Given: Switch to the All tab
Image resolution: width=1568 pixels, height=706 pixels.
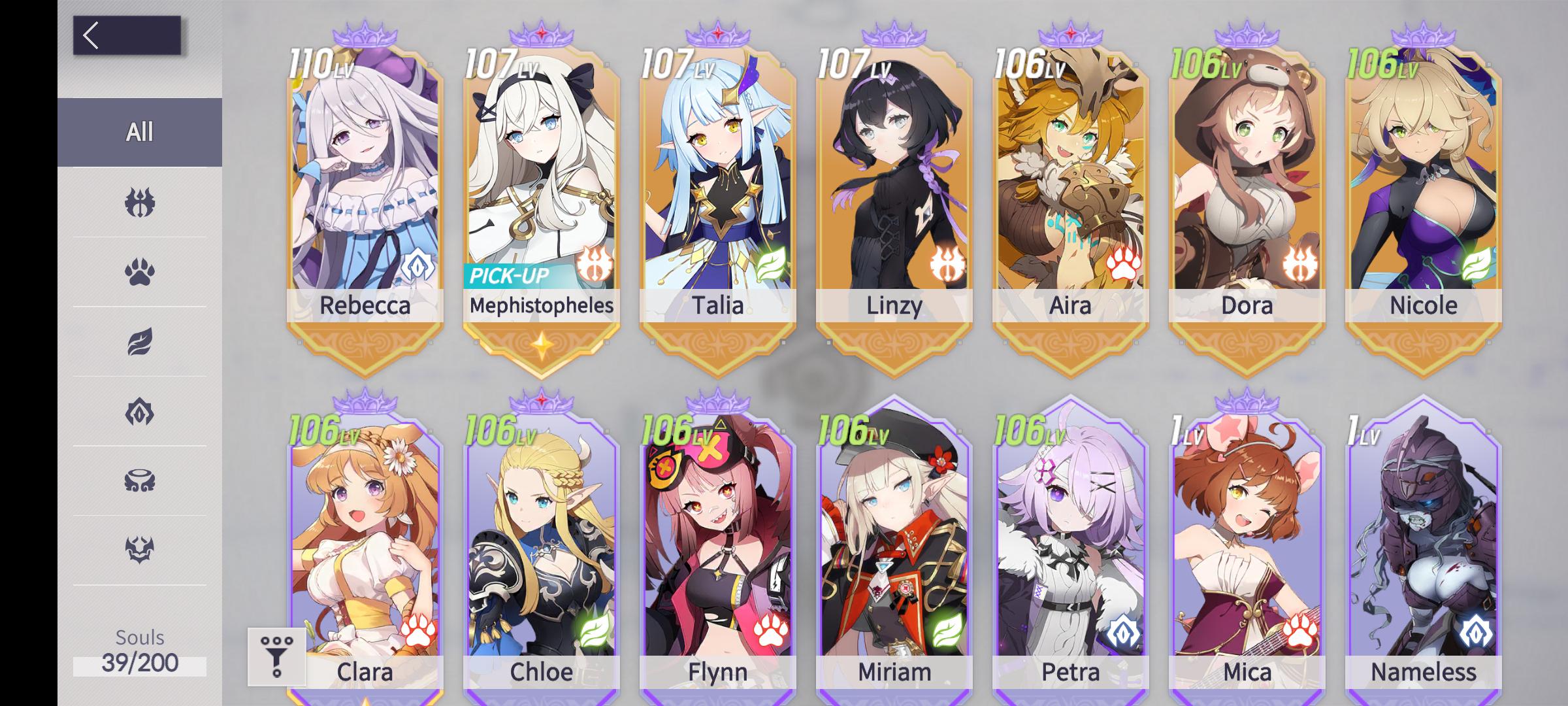Looking at the screenshot, I should [x=139, y=131].
